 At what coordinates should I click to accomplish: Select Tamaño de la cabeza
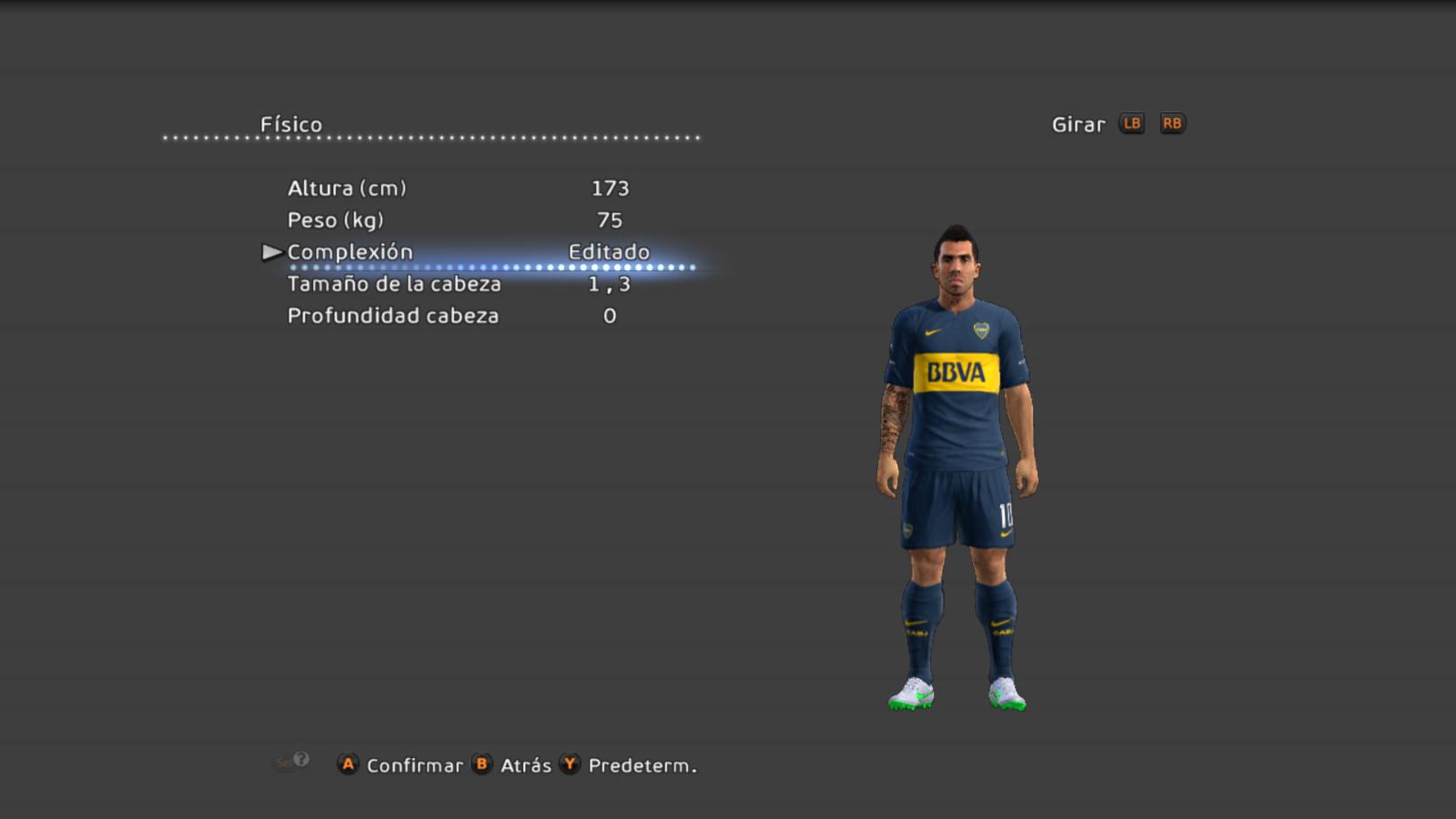pyautogui.click(x=394, y=284)
